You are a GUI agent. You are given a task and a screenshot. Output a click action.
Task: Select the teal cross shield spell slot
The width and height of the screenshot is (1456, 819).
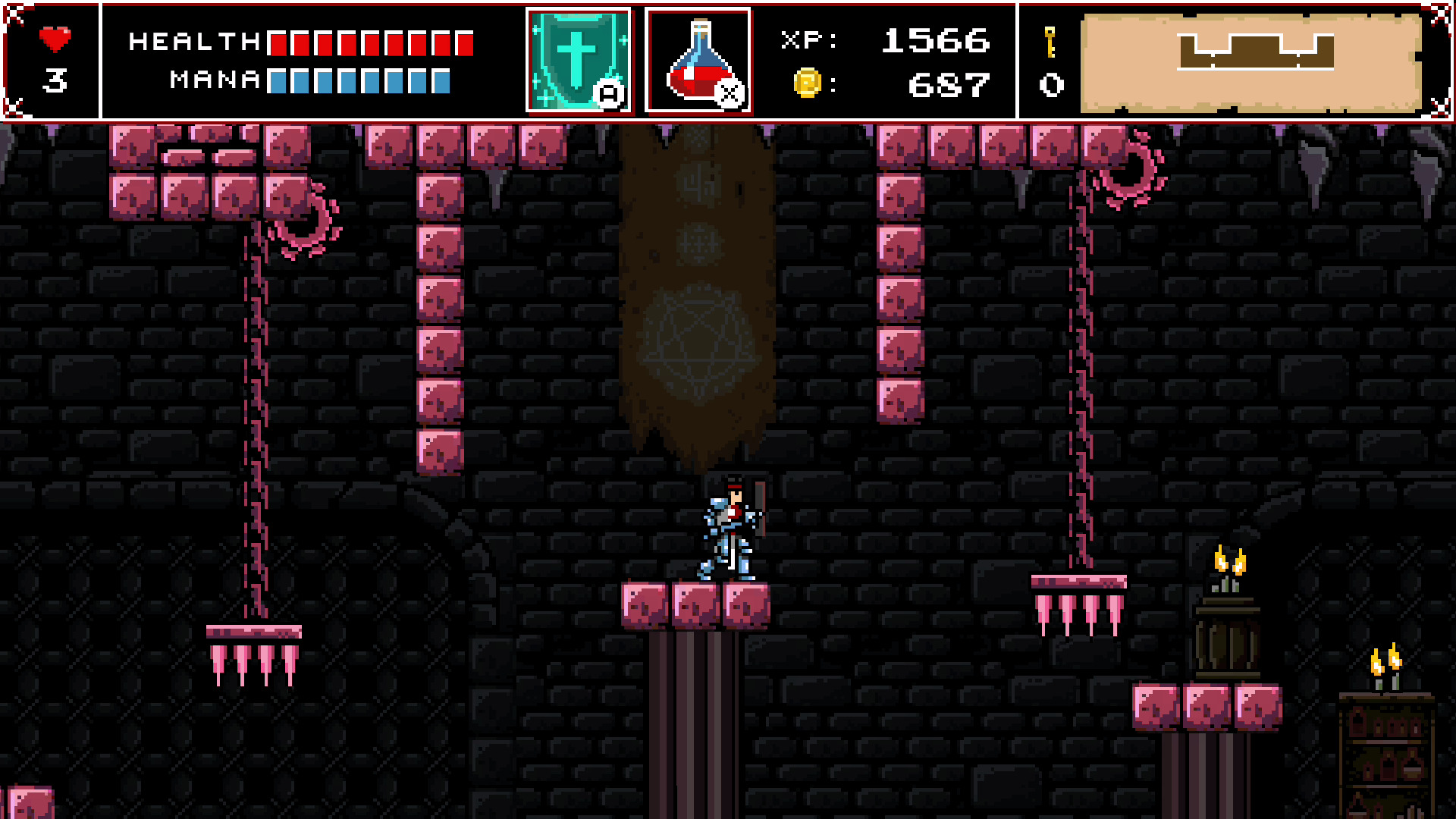coord(579,61)
